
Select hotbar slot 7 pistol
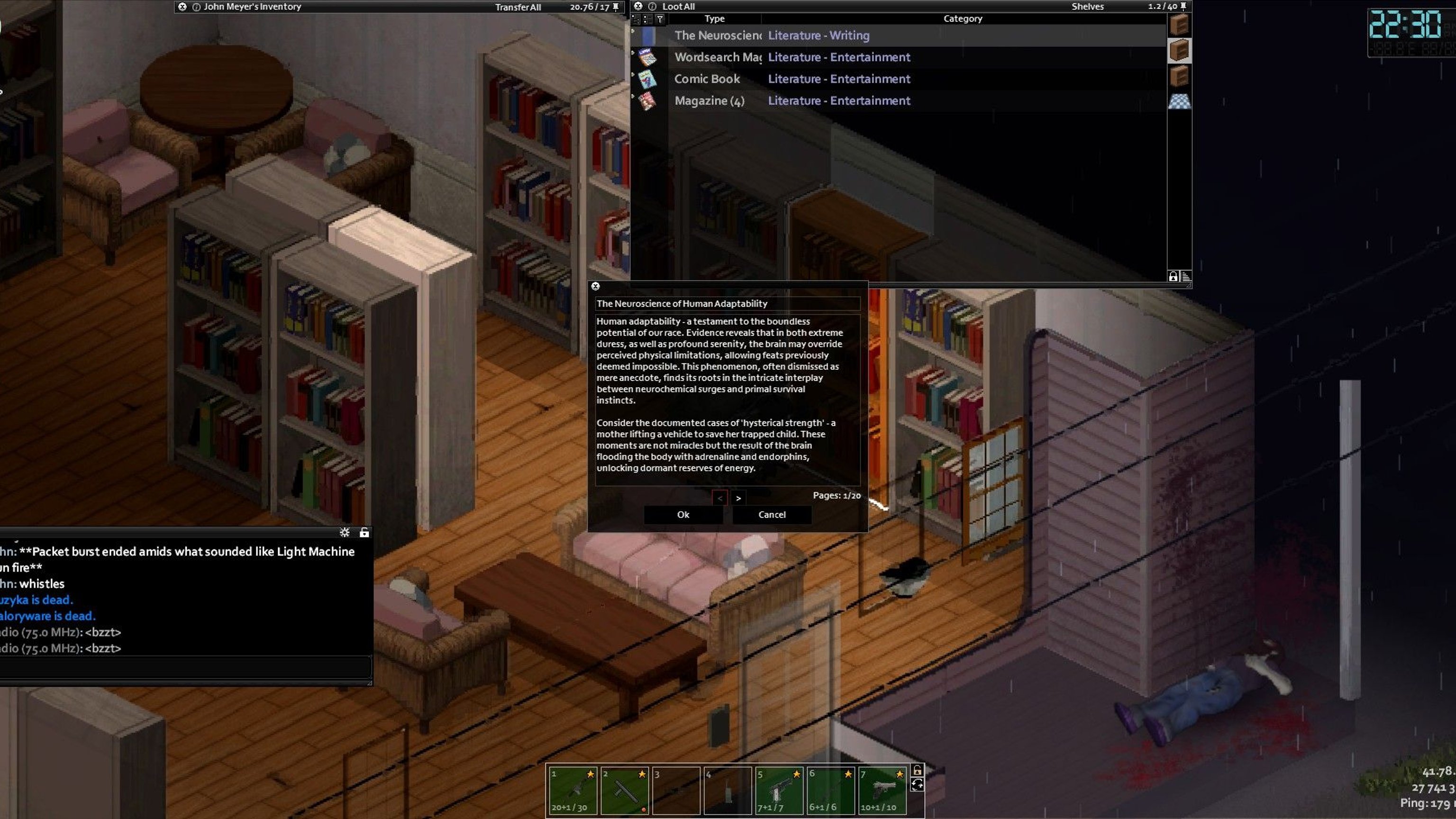pyautogui.click(x=883, y=790)
